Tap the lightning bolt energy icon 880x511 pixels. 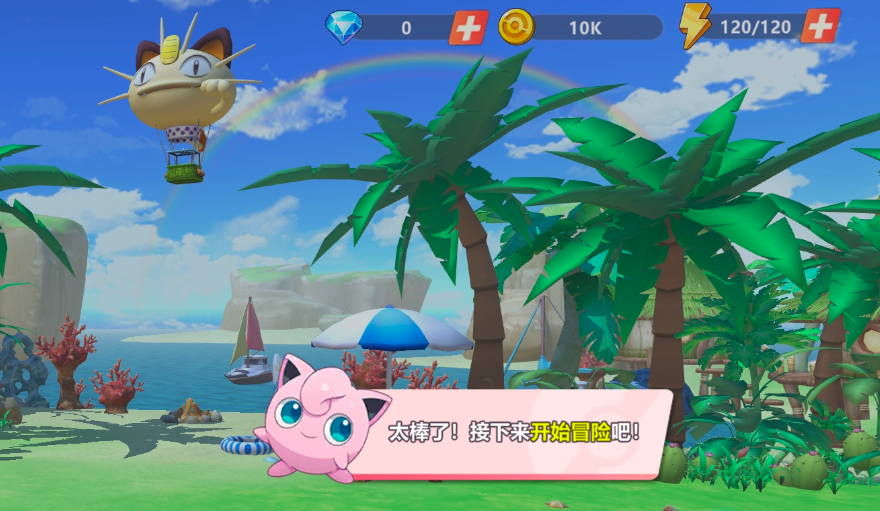(694, 26)
